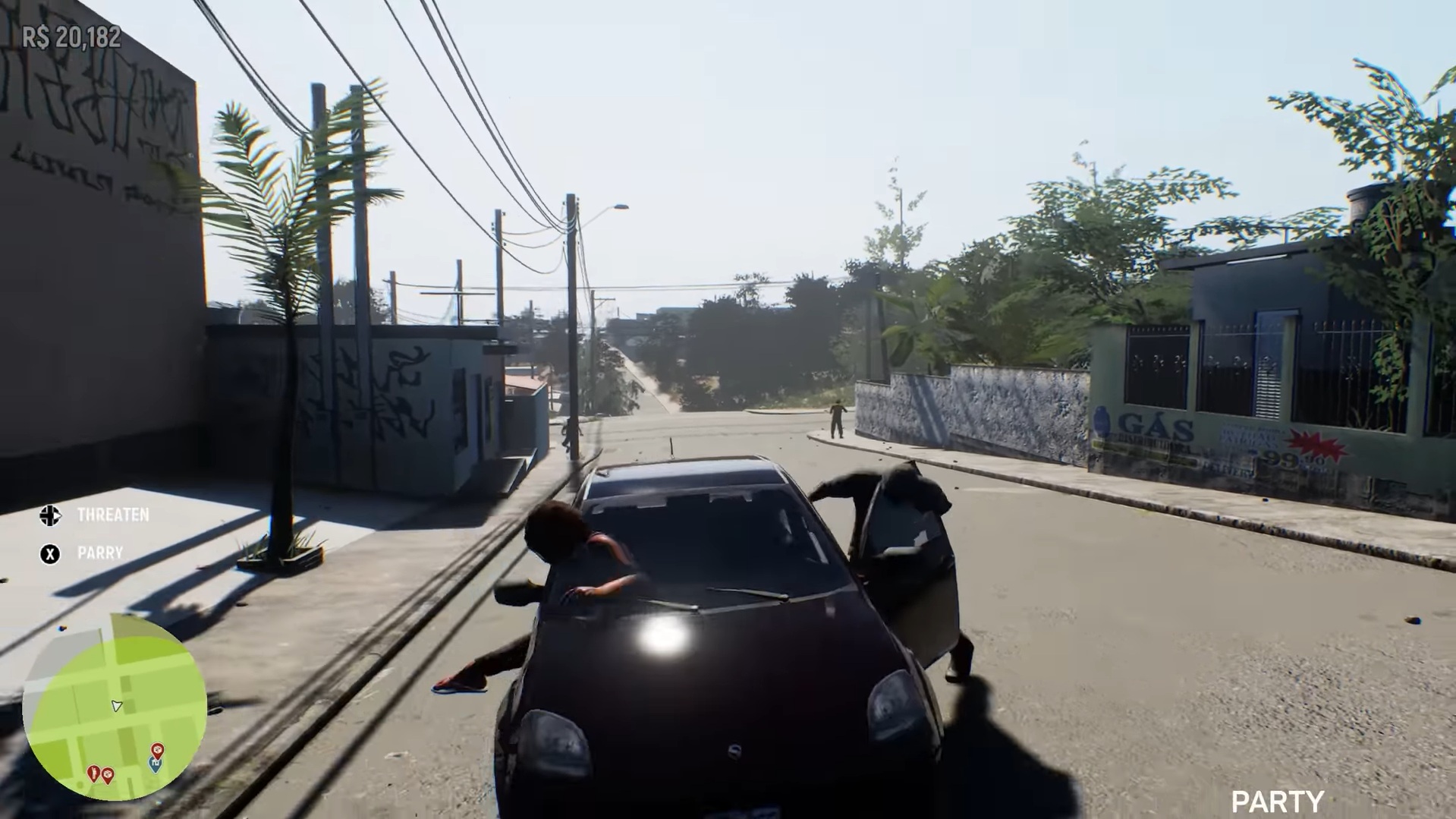
Task: Click the white player arrow on the minimap
Action: [x=116, y=706]
